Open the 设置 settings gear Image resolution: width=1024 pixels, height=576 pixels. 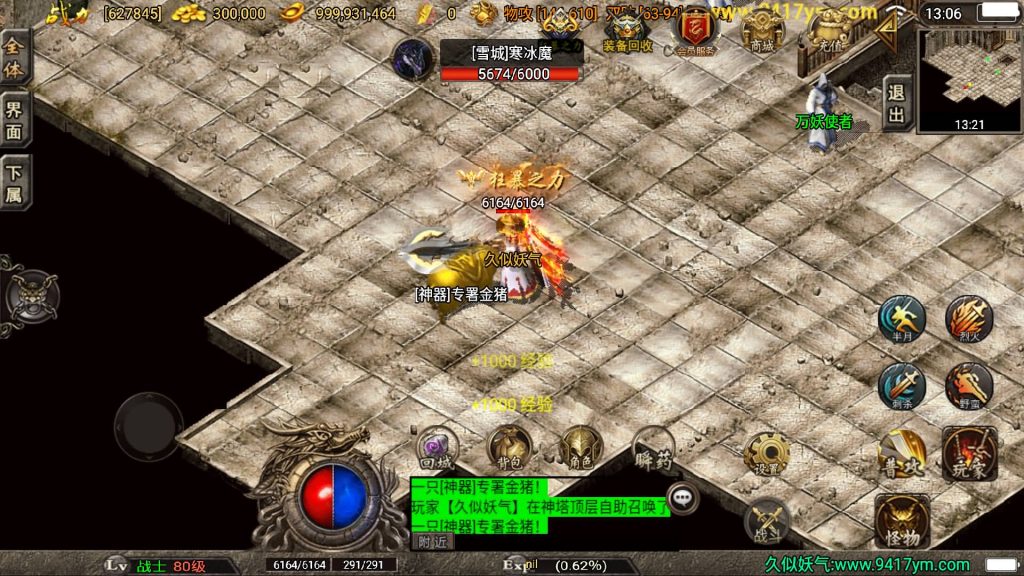point(767,455)
